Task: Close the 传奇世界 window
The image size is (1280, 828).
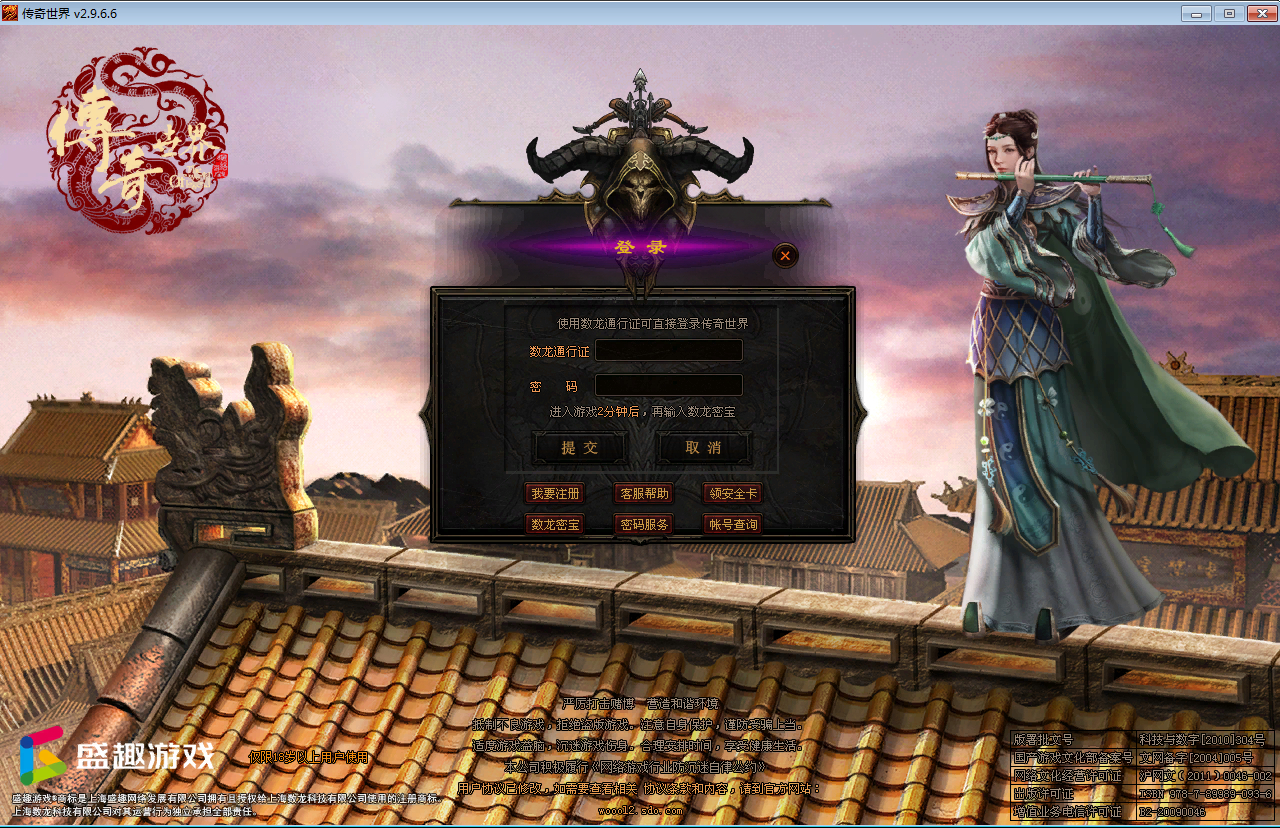Action: [1258, 13]
